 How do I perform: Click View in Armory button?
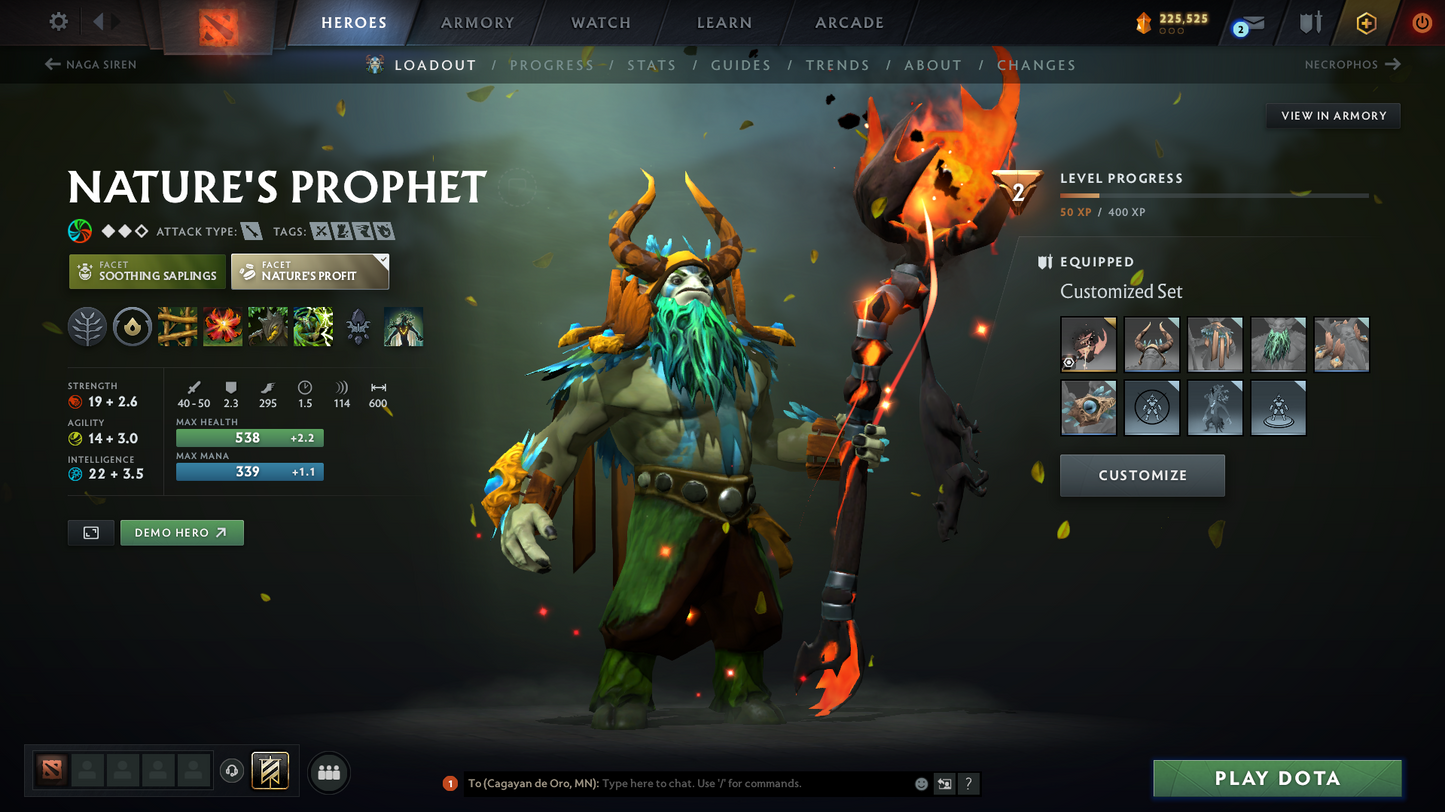1333,116
